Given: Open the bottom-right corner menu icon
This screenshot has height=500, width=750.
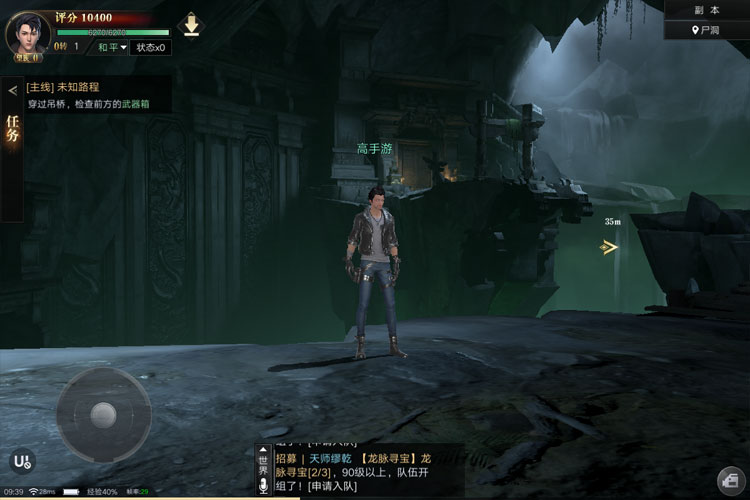Looking at the screenshot, I should (729, 479).
